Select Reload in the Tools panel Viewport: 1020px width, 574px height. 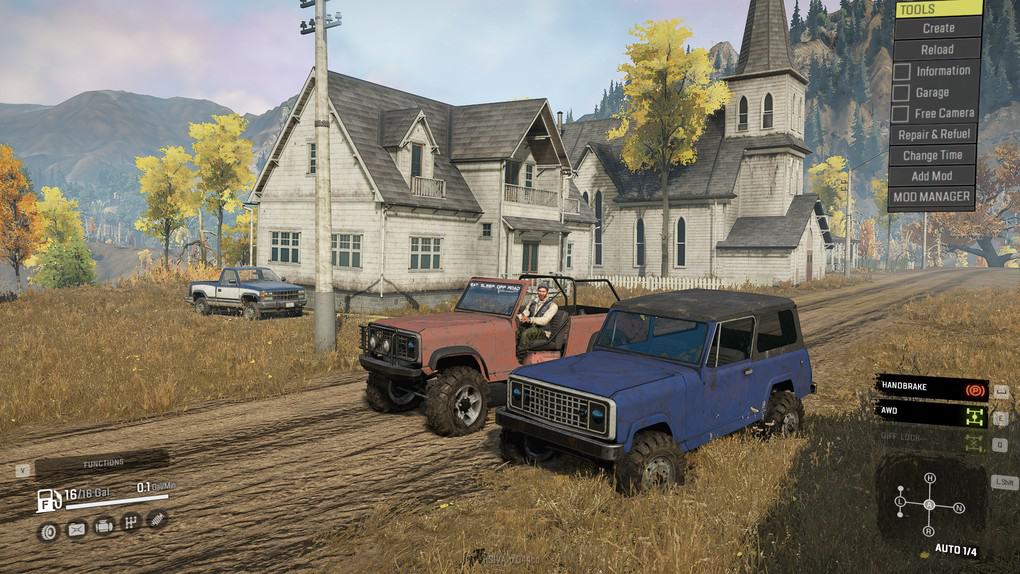pyautogui.click(x=937, y=49)
